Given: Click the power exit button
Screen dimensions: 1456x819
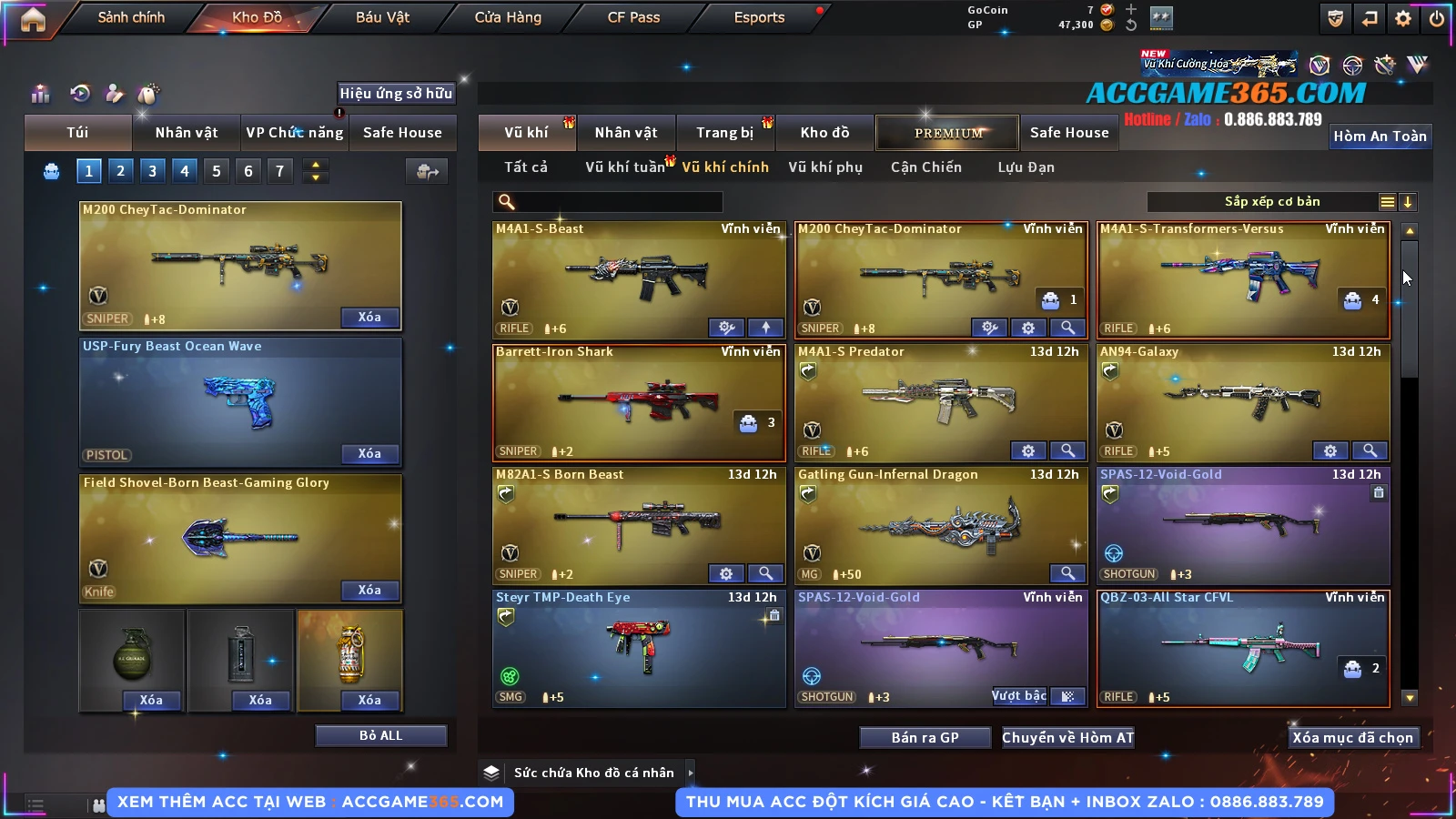Looking at the screenshot, I should pyautogui.click(x=1437, y=18).
